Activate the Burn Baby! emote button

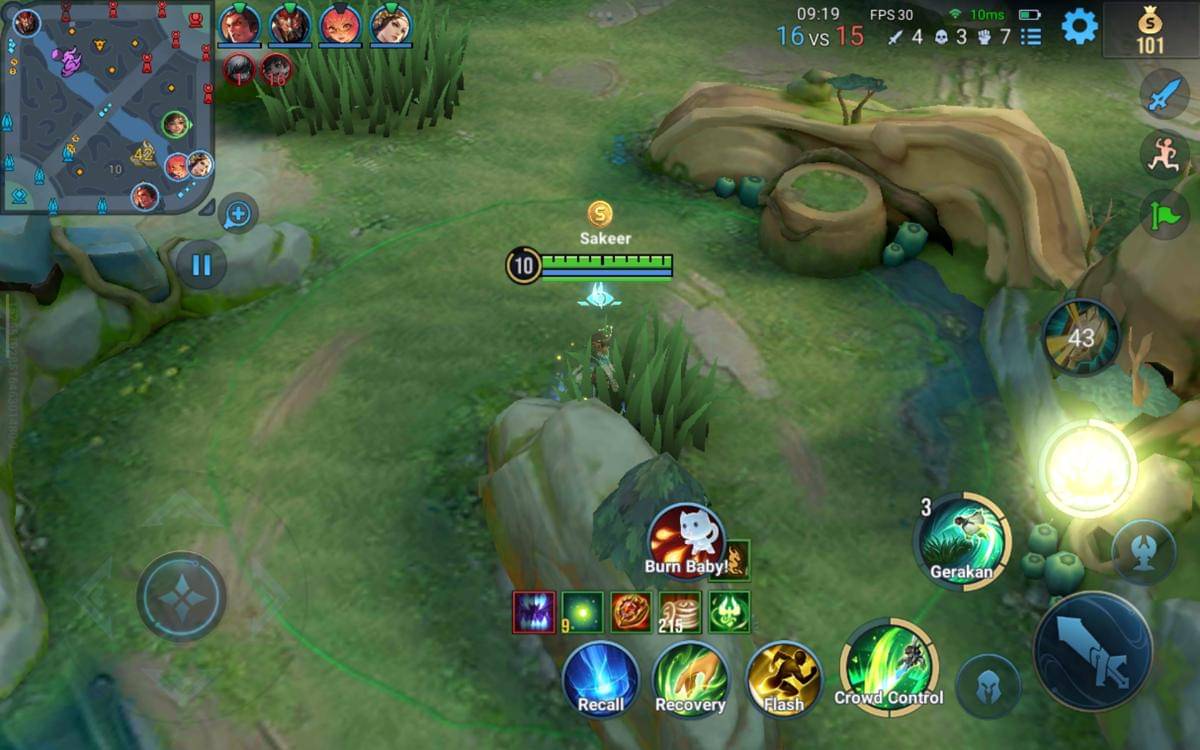[686, 541]
